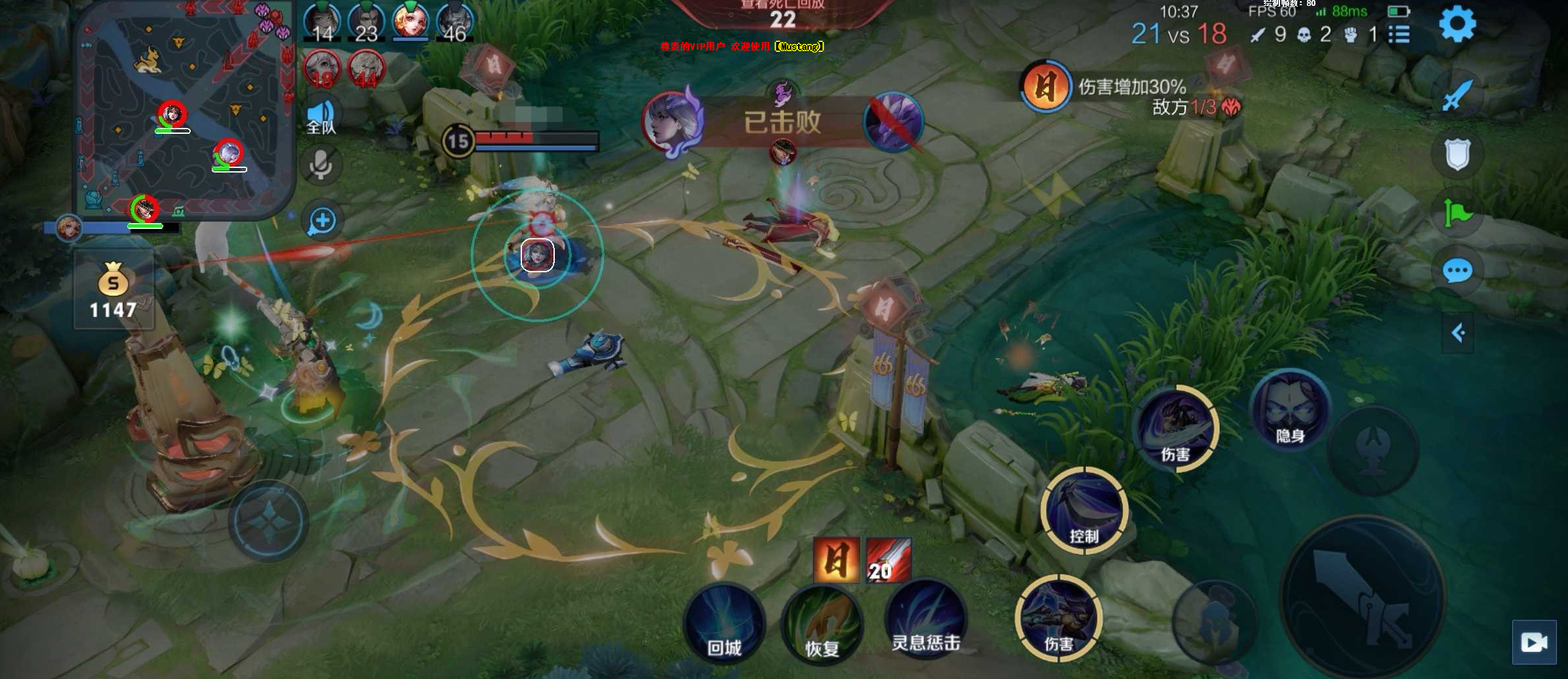The width and height of the screenshot is (1568, 679).
Task: Click the blue plus-in-circle button
Action: (322, 220)
